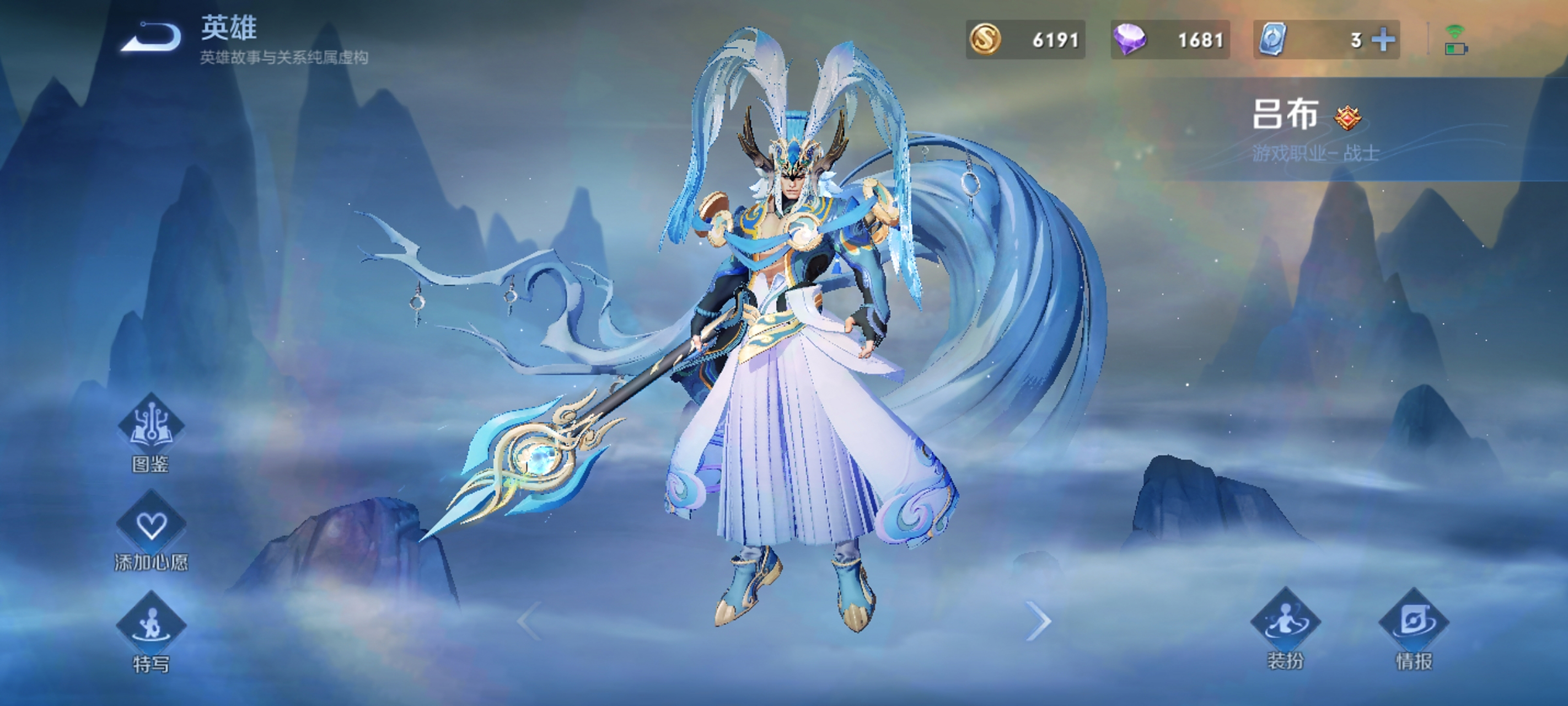Go back with the return arrow
The image size is (1568, 706).
(x=152, y=38)
